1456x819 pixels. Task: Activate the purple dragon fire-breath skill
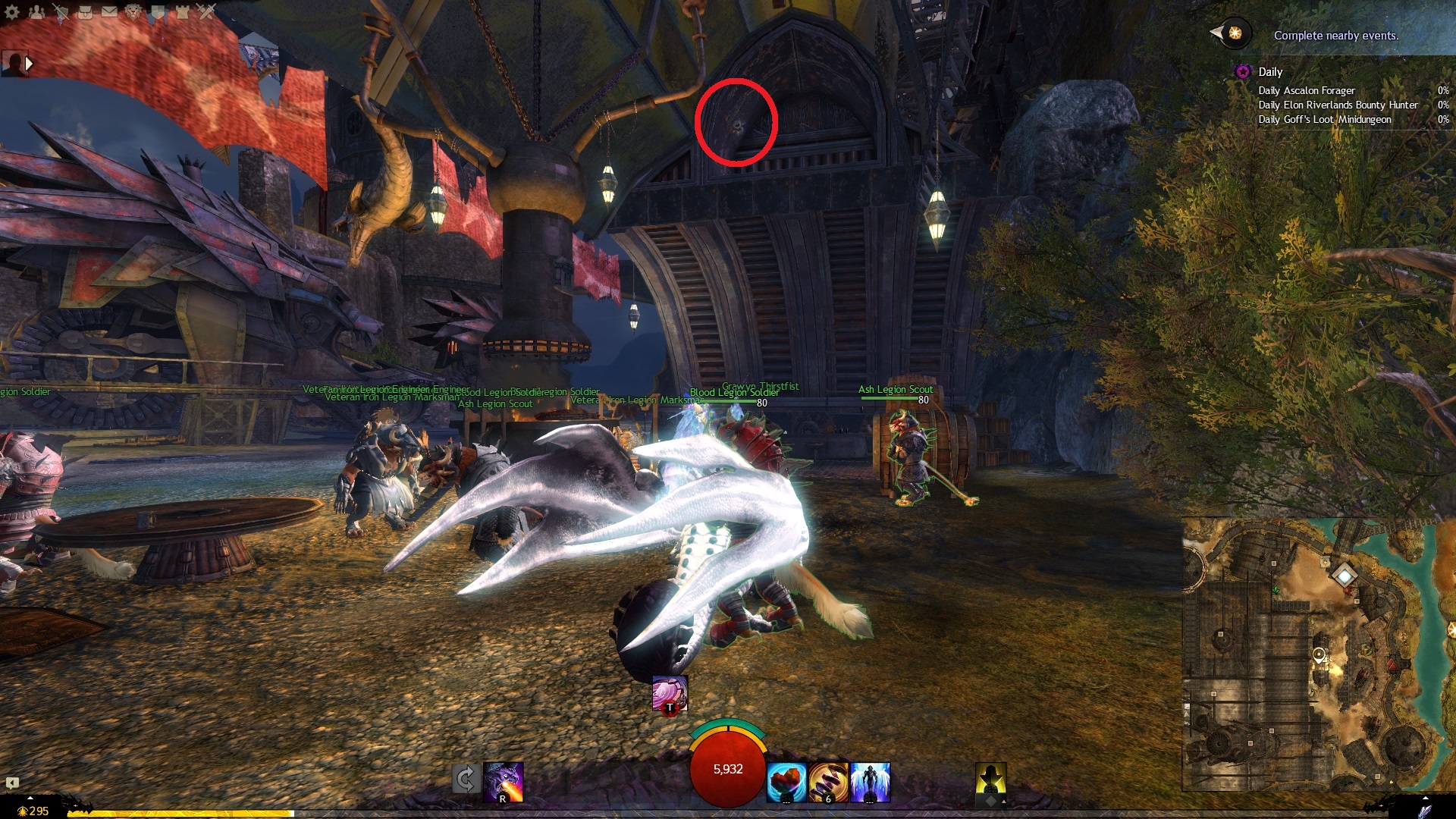[504, 781]
